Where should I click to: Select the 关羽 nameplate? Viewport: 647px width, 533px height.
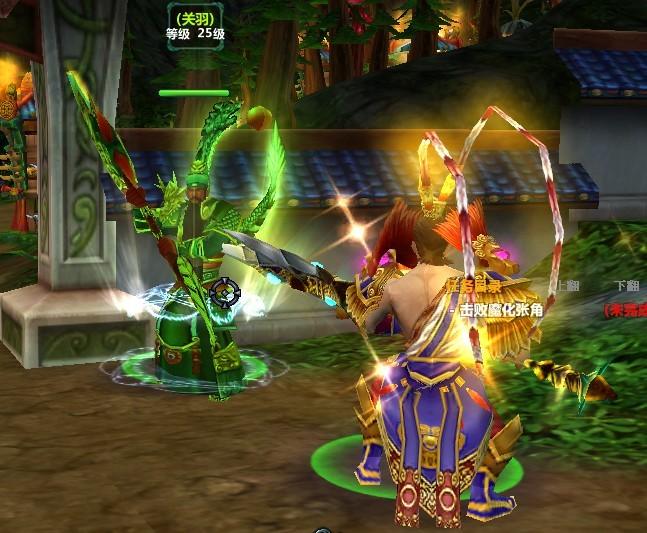pos(193,18)
